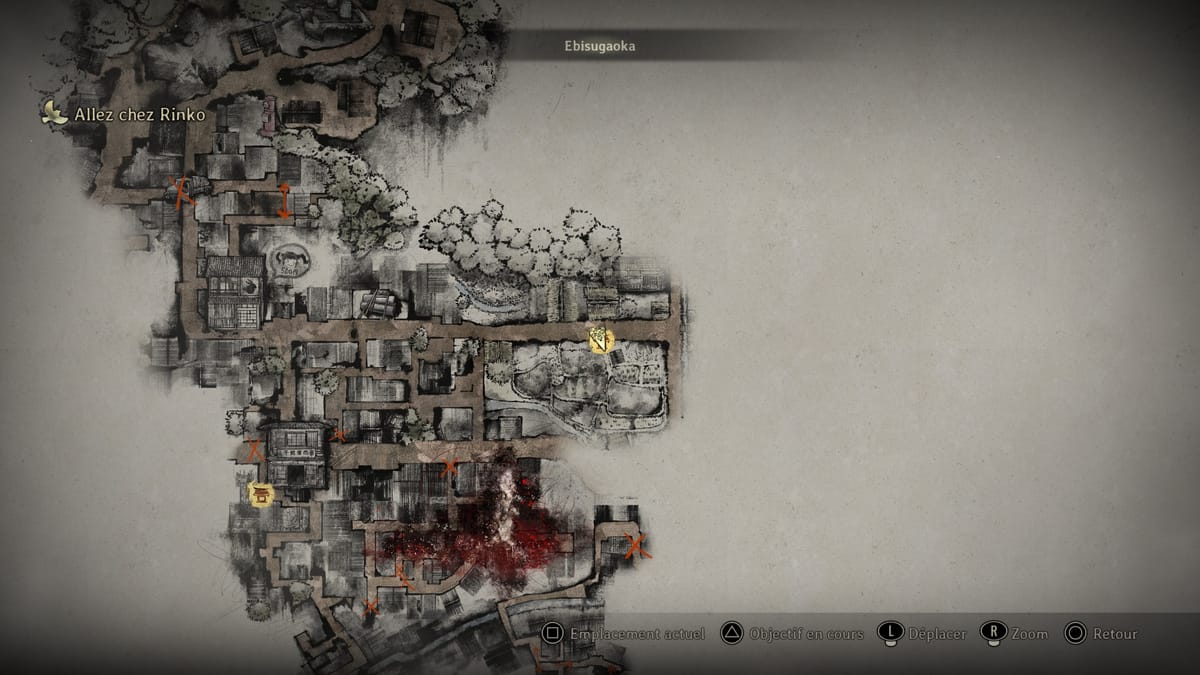
Task: Select the "Allez chez Rinko" objective tracker
Action: click(125, 114)
